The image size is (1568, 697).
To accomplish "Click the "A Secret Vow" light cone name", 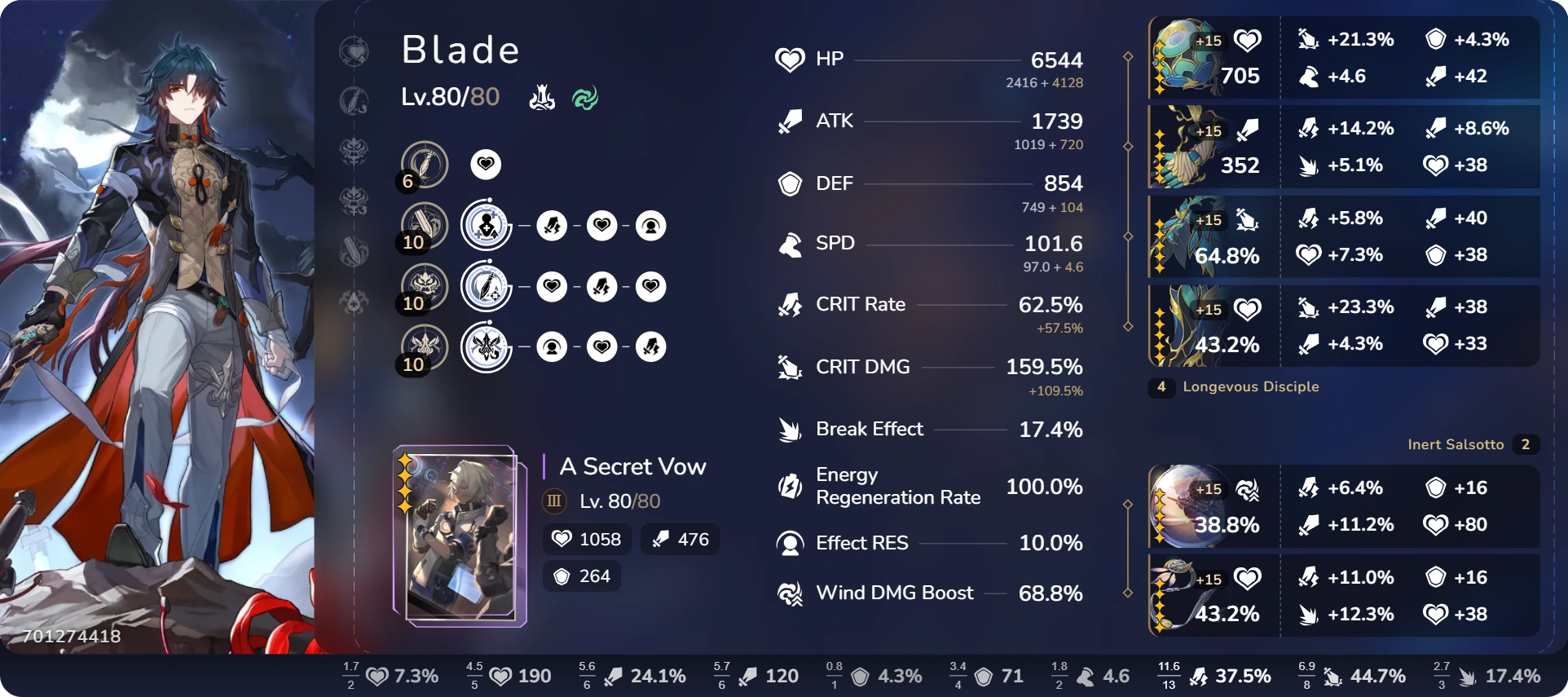I will coord(632,466).
